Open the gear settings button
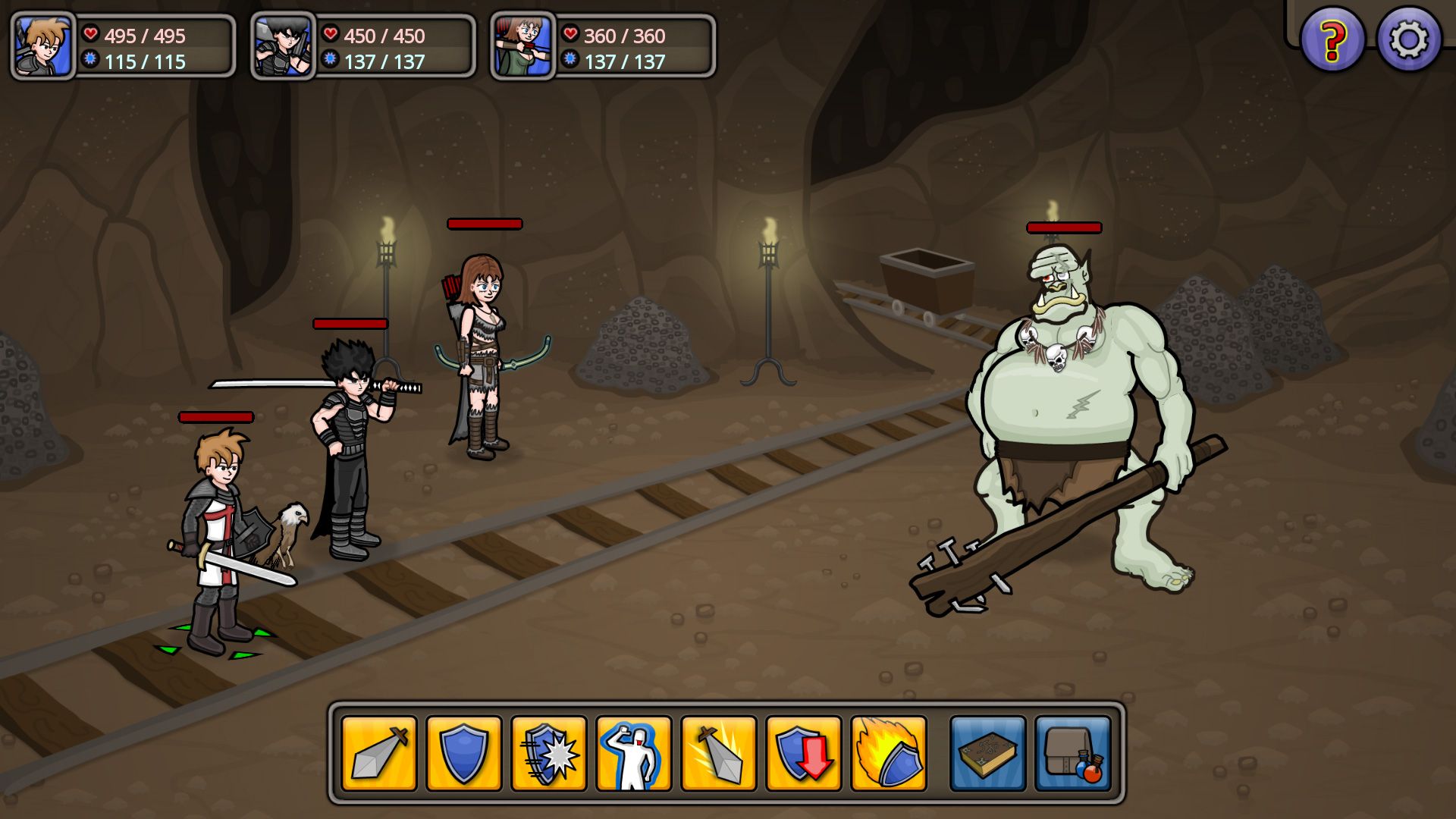The width and height of the screenshot is (1456, 819). 1409,39
